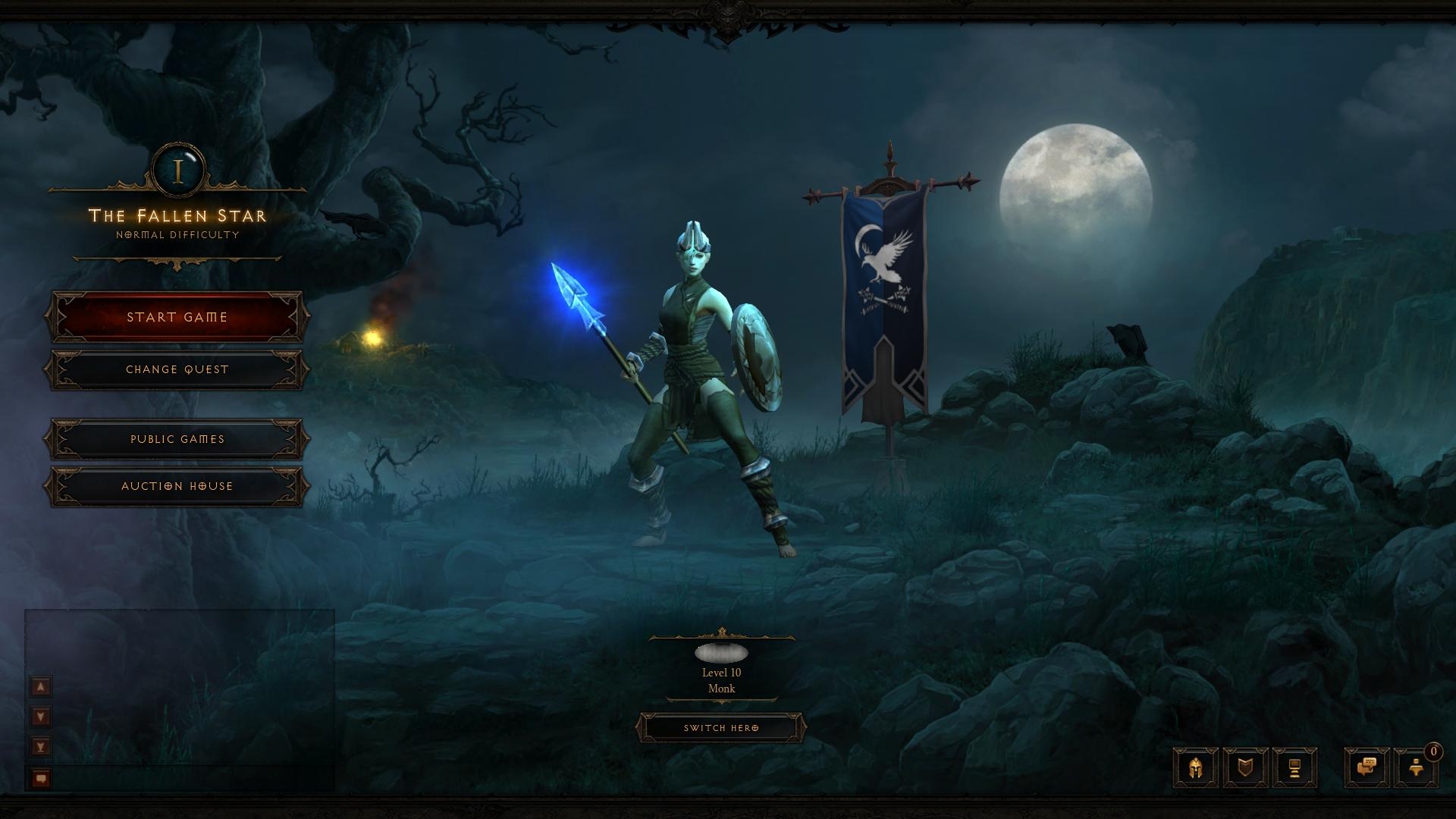
Task: Open the profile via the helmet icon
Action: coord(1195,767)
